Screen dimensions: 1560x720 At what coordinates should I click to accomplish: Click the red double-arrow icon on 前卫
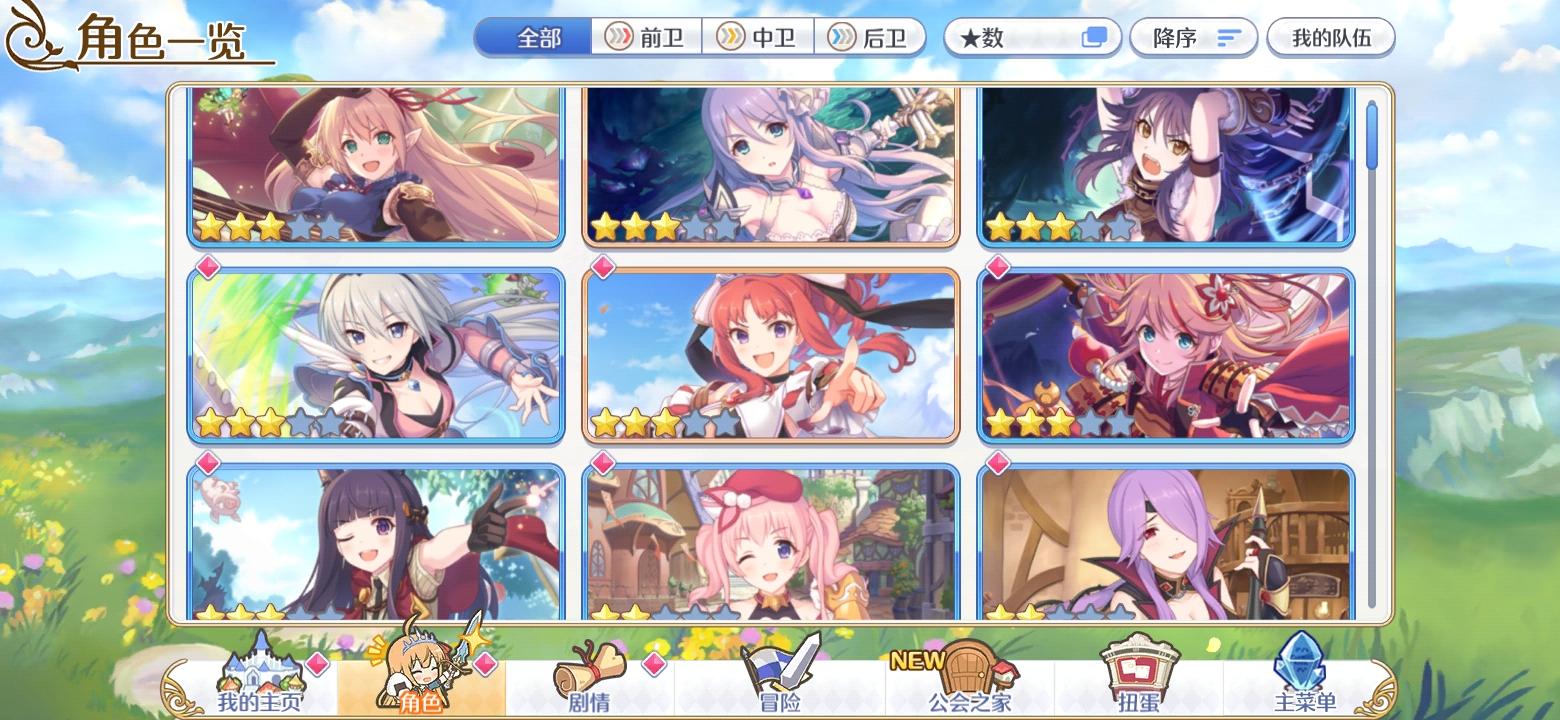coord(619,37)
